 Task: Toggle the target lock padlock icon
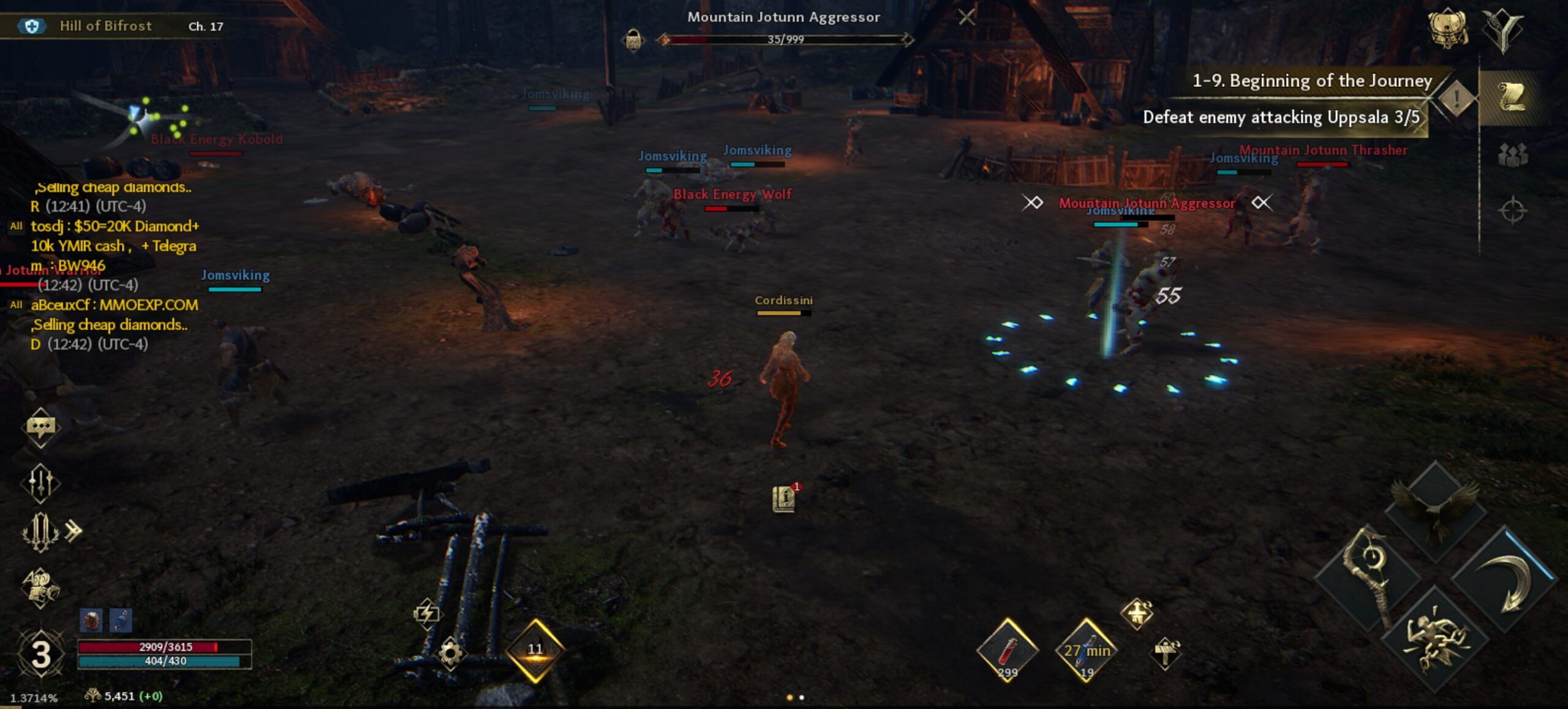pyautogui.click(x=633, y=40)
